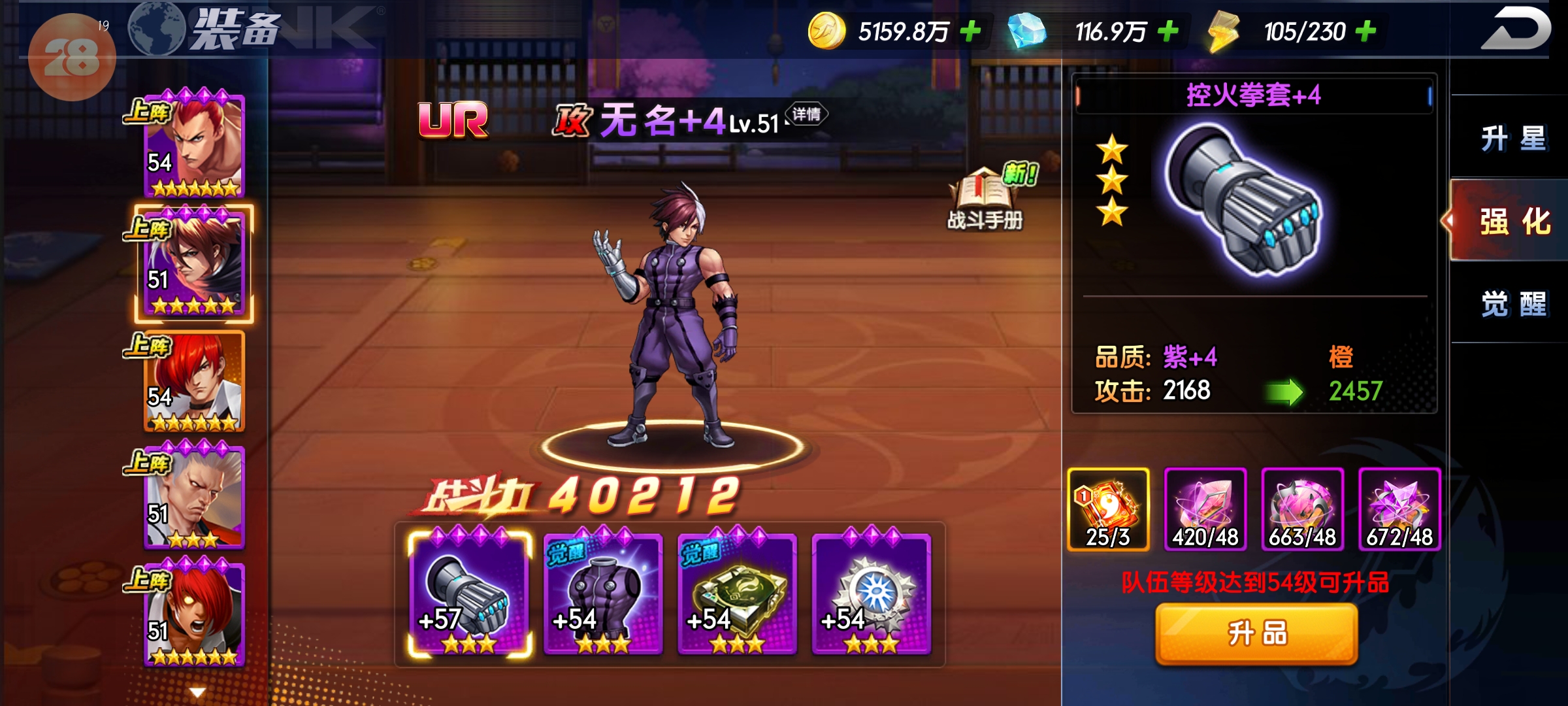The width and height of the screenshot is (1568, 706).
Task: Open the 战斗手册 battle manual
Action: click(985, 198)
